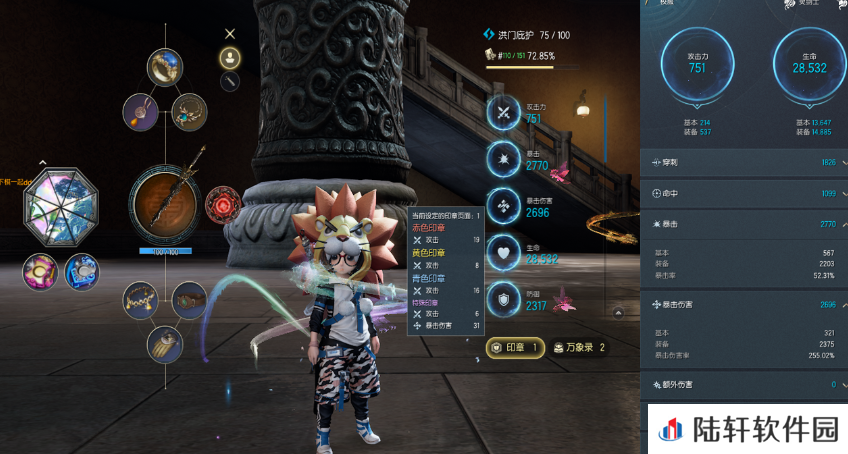Select the belt equipment slot
Screen dimensions: 848x454
[189, 298]
